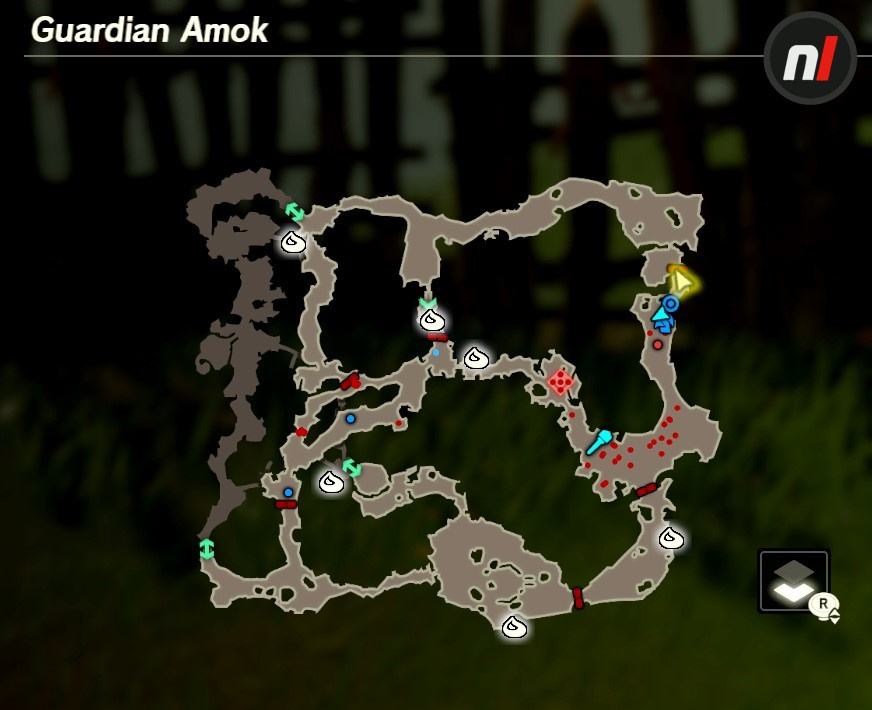Pick the cyan marker among the red enemy dots

(601, 439)
